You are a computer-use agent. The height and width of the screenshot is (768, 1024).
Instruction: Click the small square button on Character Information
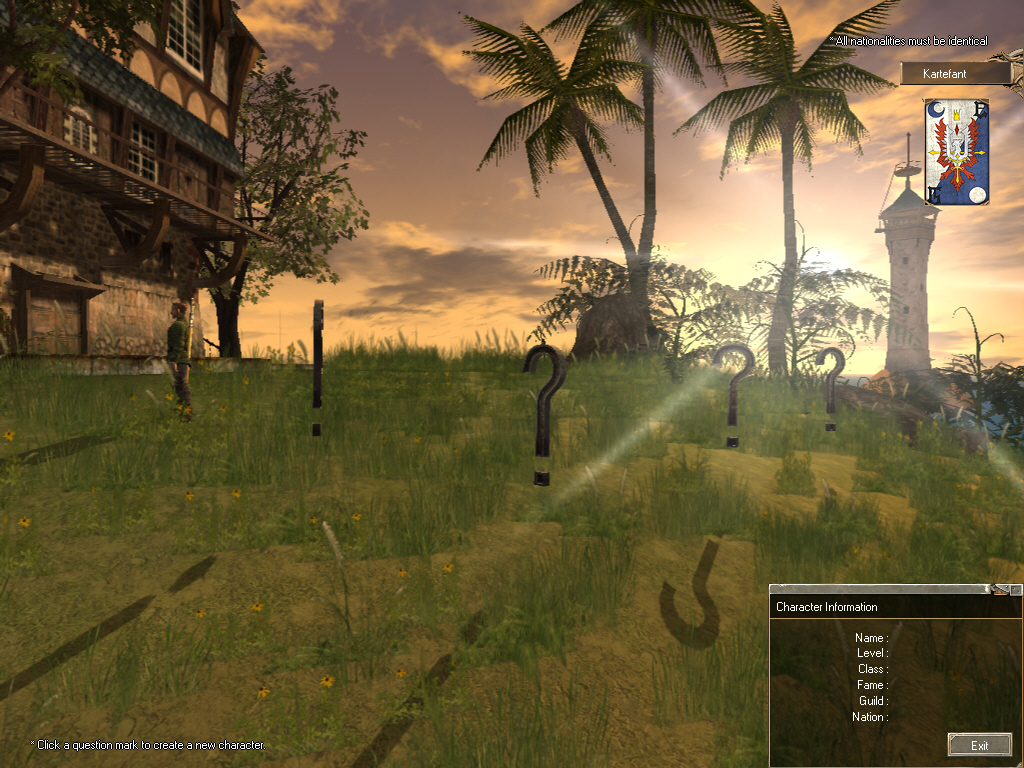click(x=1016, y=590)
